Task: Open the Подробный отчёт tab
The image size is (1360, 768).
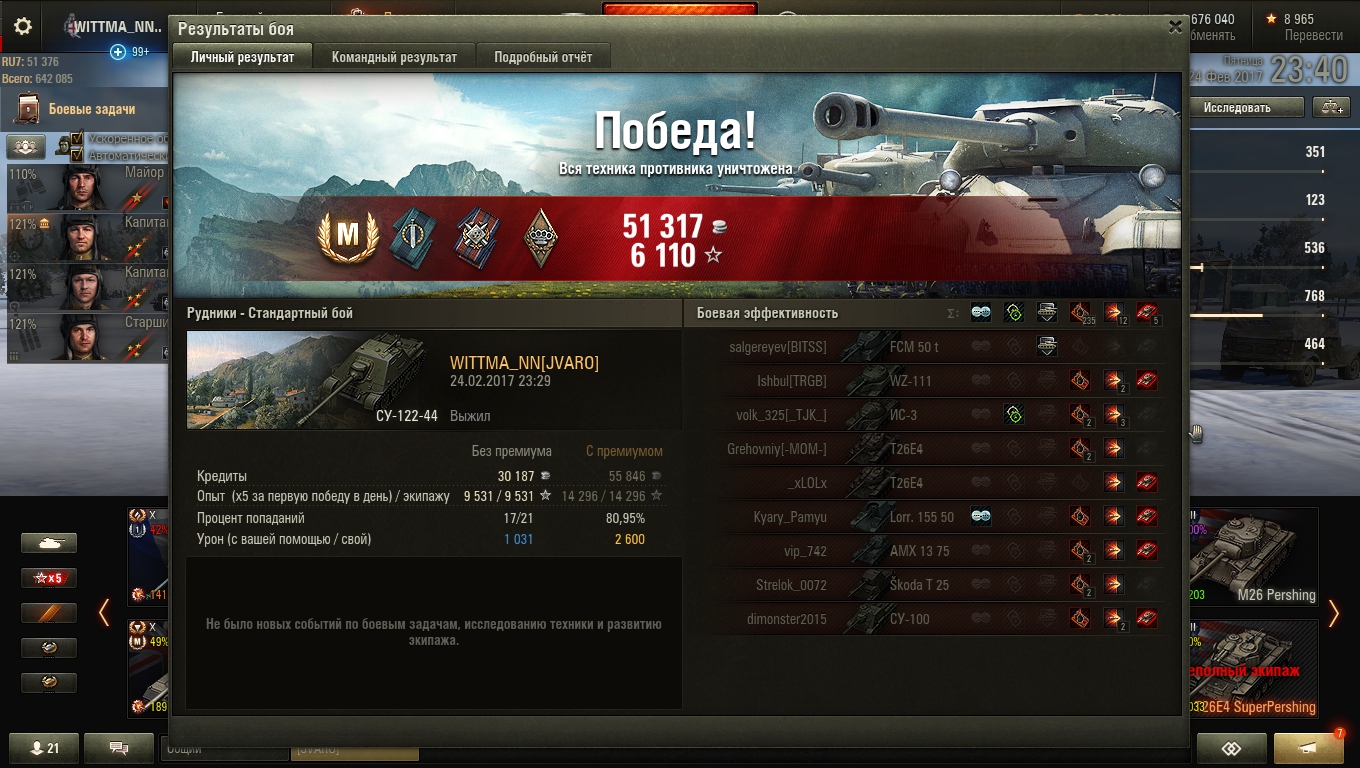Action: point(543,57)
